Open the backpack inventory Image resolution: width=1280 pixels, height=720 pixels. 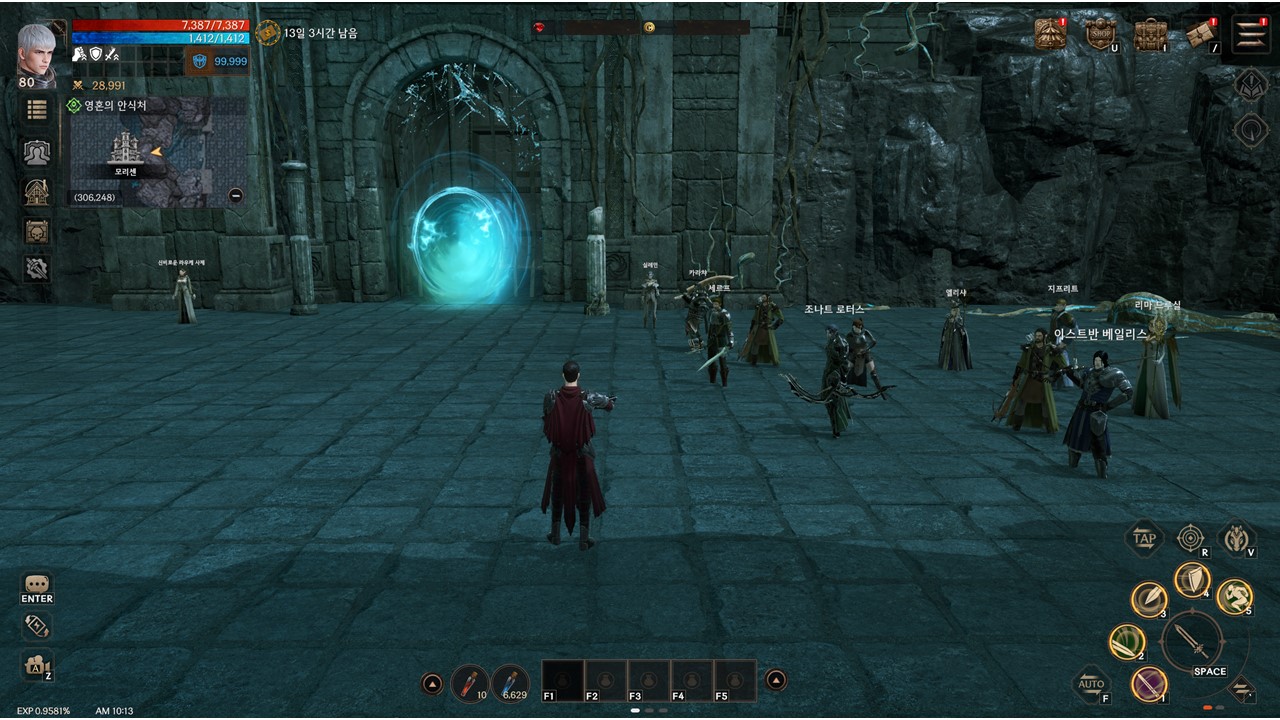point(1150,34)
